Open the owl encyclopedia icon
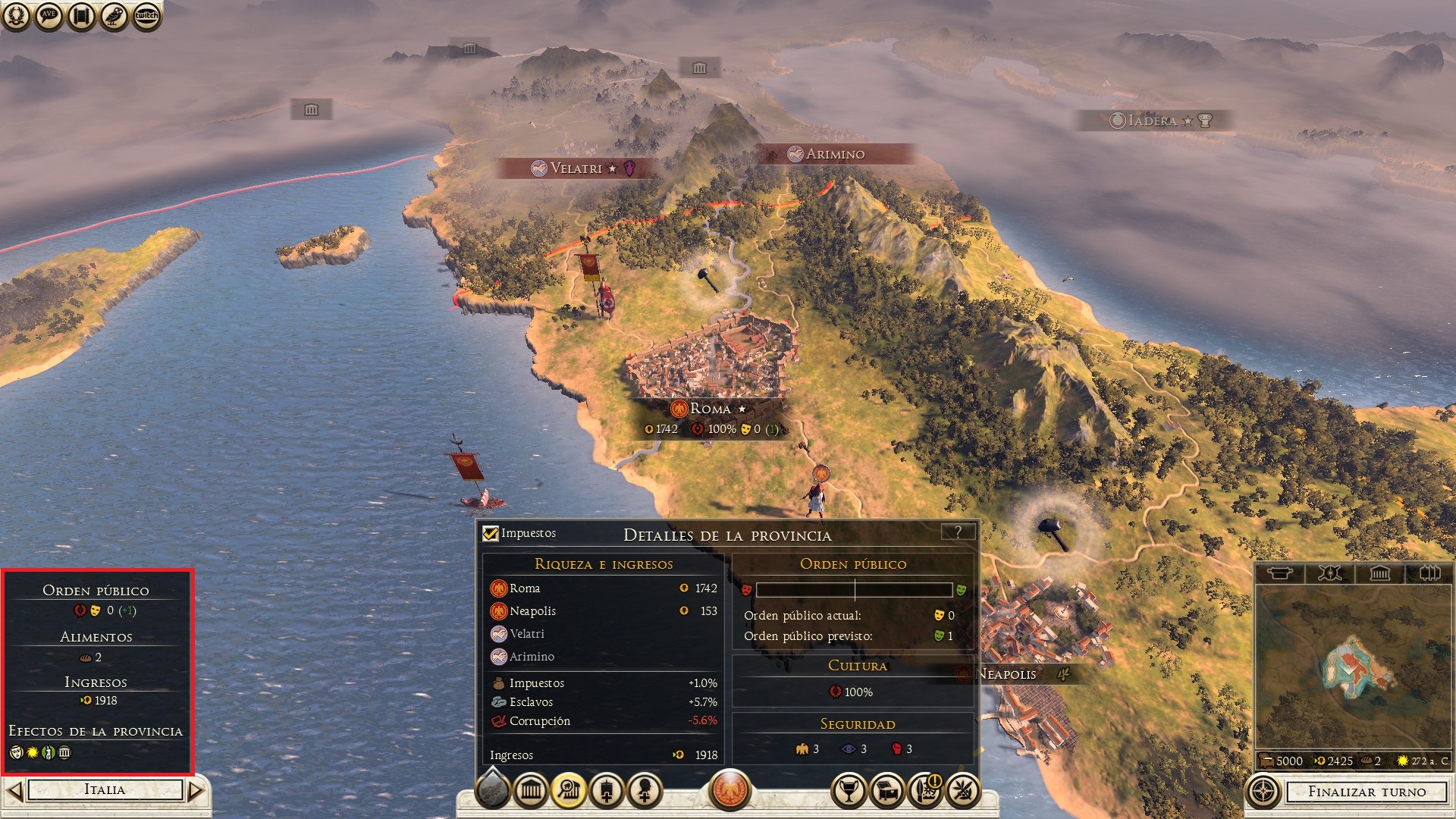This screenshot has width=1456, height=819. point(114,15)
